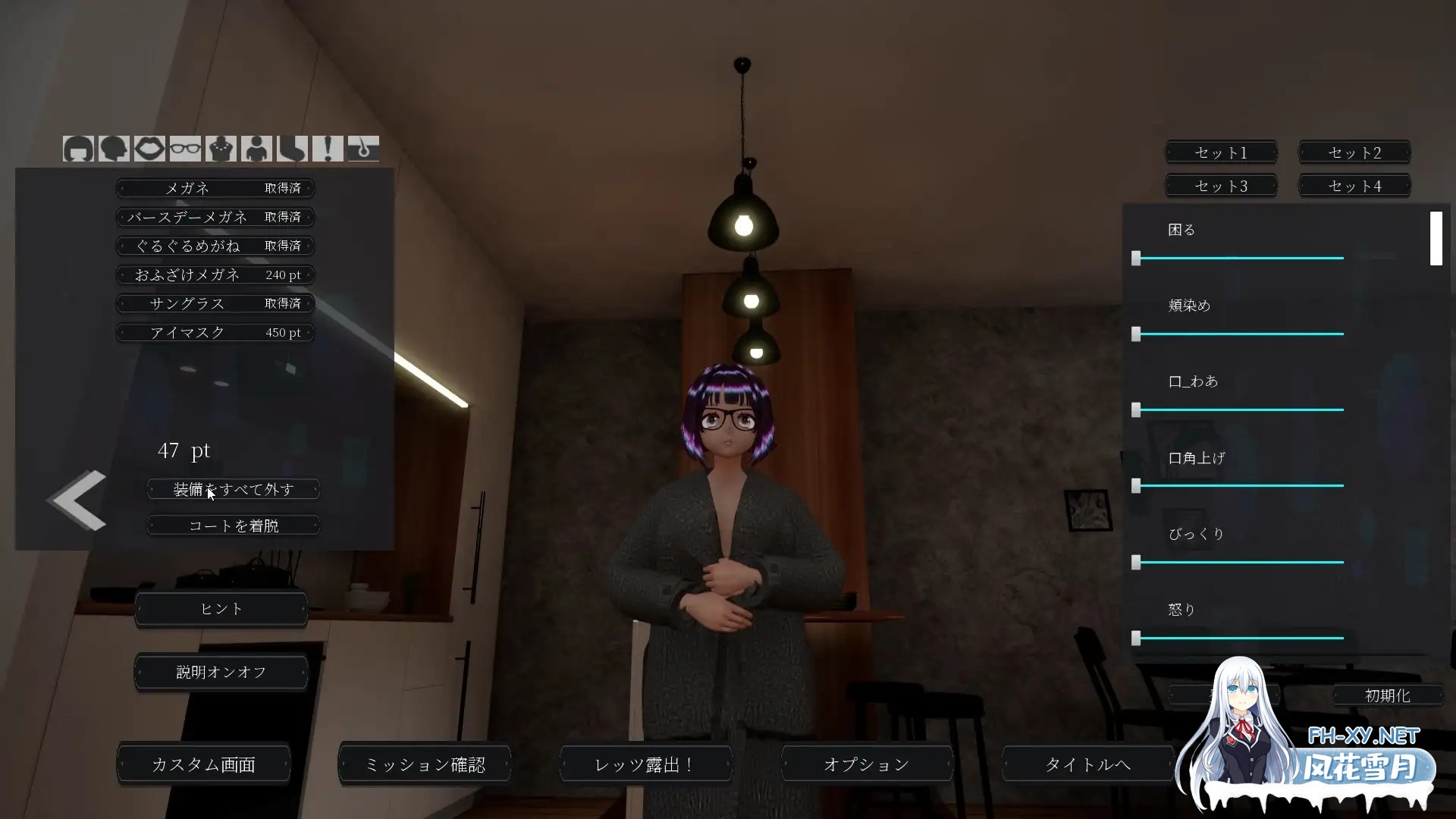The height and width of the screenshot is (819, 1456).
Task: Toggle 説明オンオフ to hide descriptions
Action: coord(221,672)
